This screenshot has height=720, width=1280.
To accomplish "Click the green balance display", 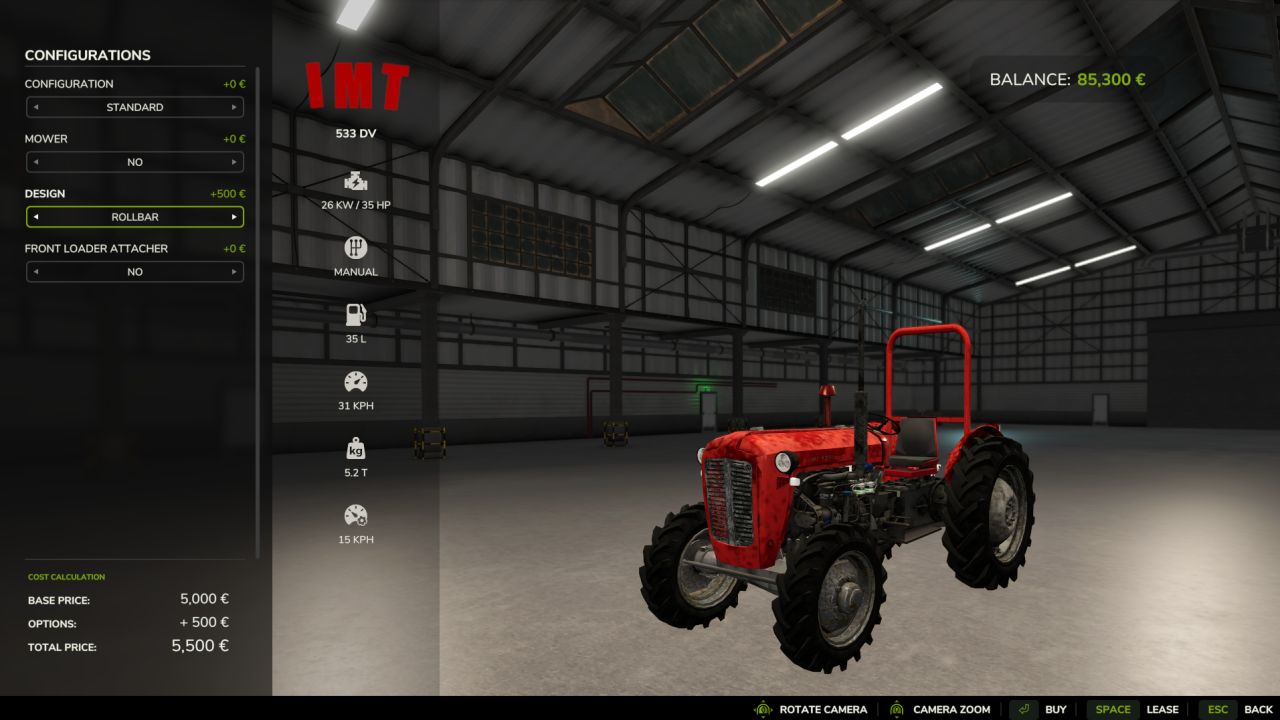I will pyautogui.click(x=1110, y=78).
